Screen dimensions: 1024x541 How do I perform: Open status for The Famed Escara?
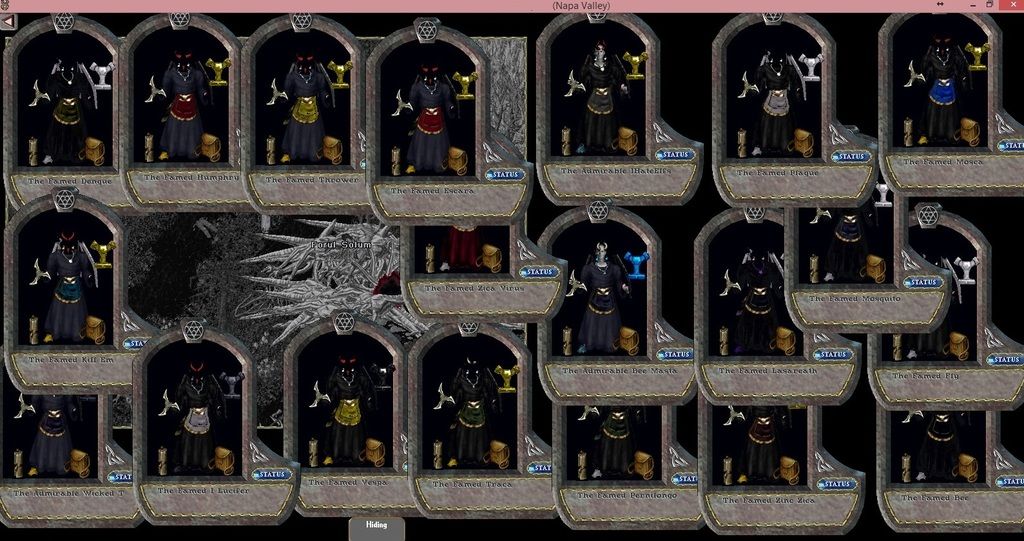506,174
